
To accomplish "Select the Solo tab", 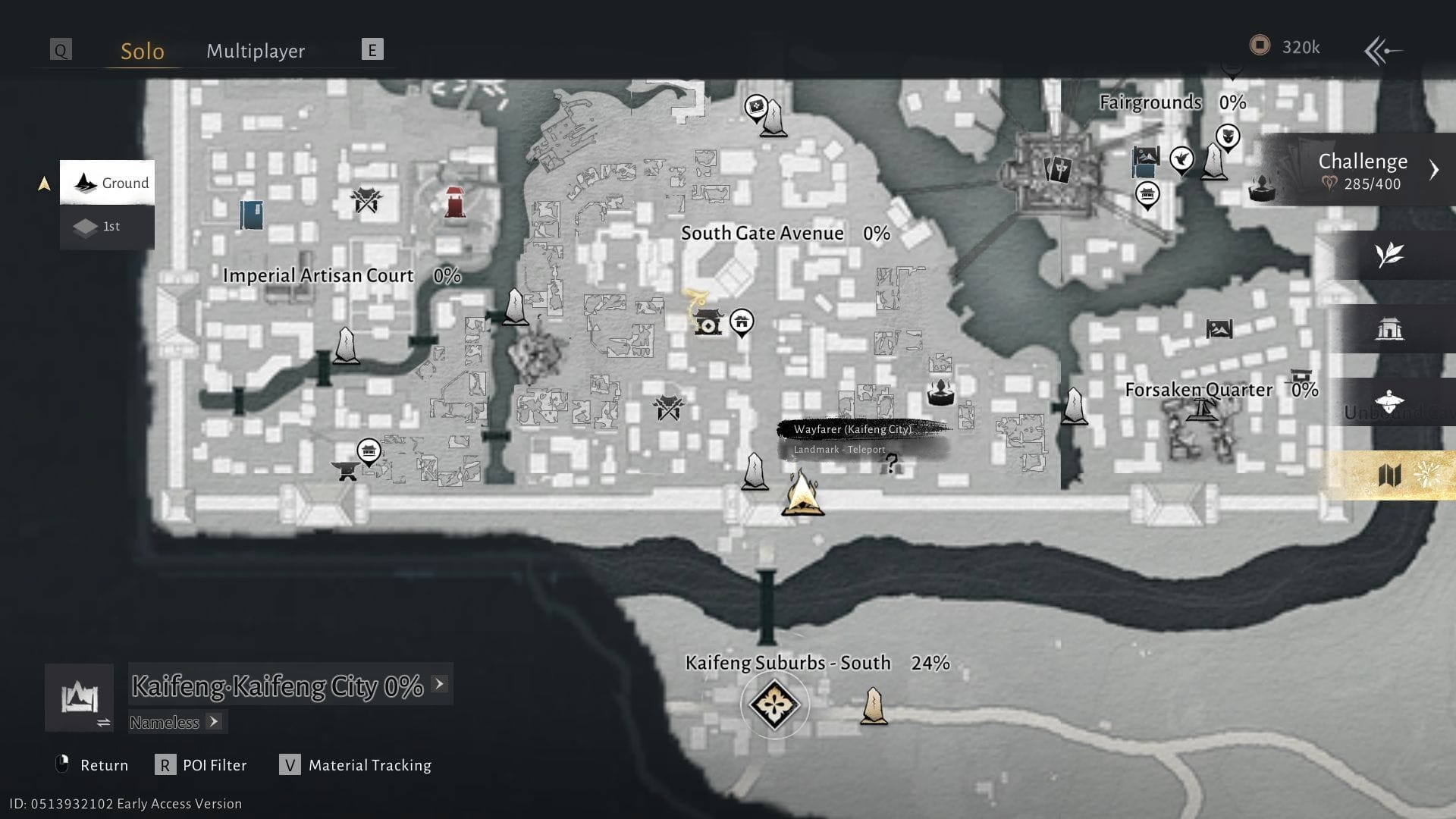I will [x=141, y=51].
